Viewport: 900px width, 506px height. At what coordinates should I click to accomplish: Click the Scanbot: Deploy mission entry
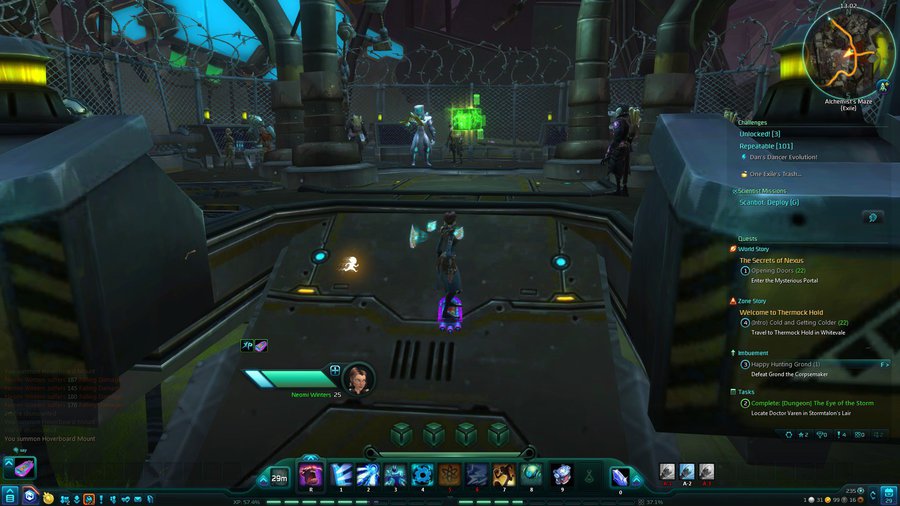[x=769, y=202]
